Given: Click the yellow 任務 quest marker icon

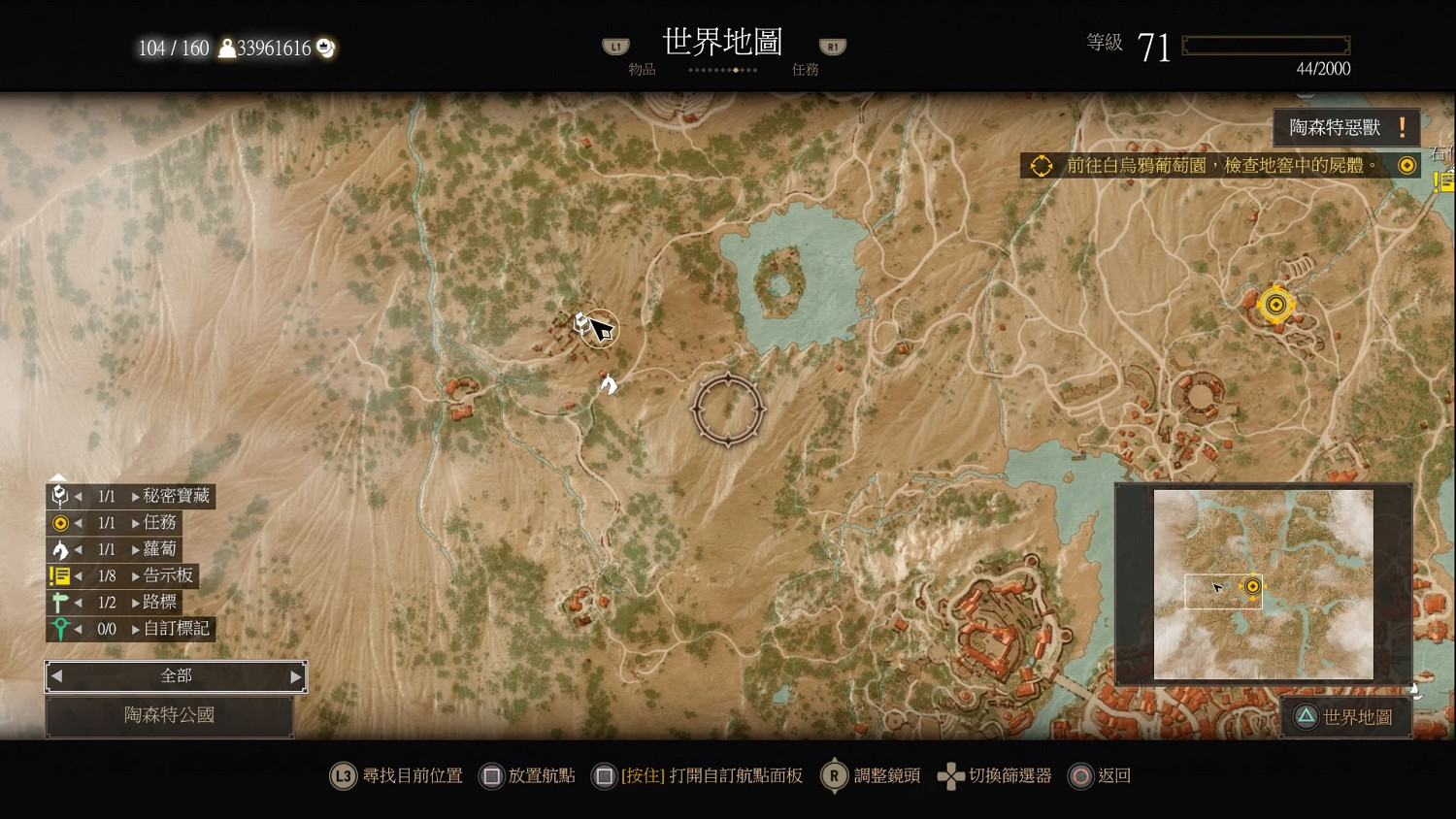Looking at the screenshot, I should 60,522.
